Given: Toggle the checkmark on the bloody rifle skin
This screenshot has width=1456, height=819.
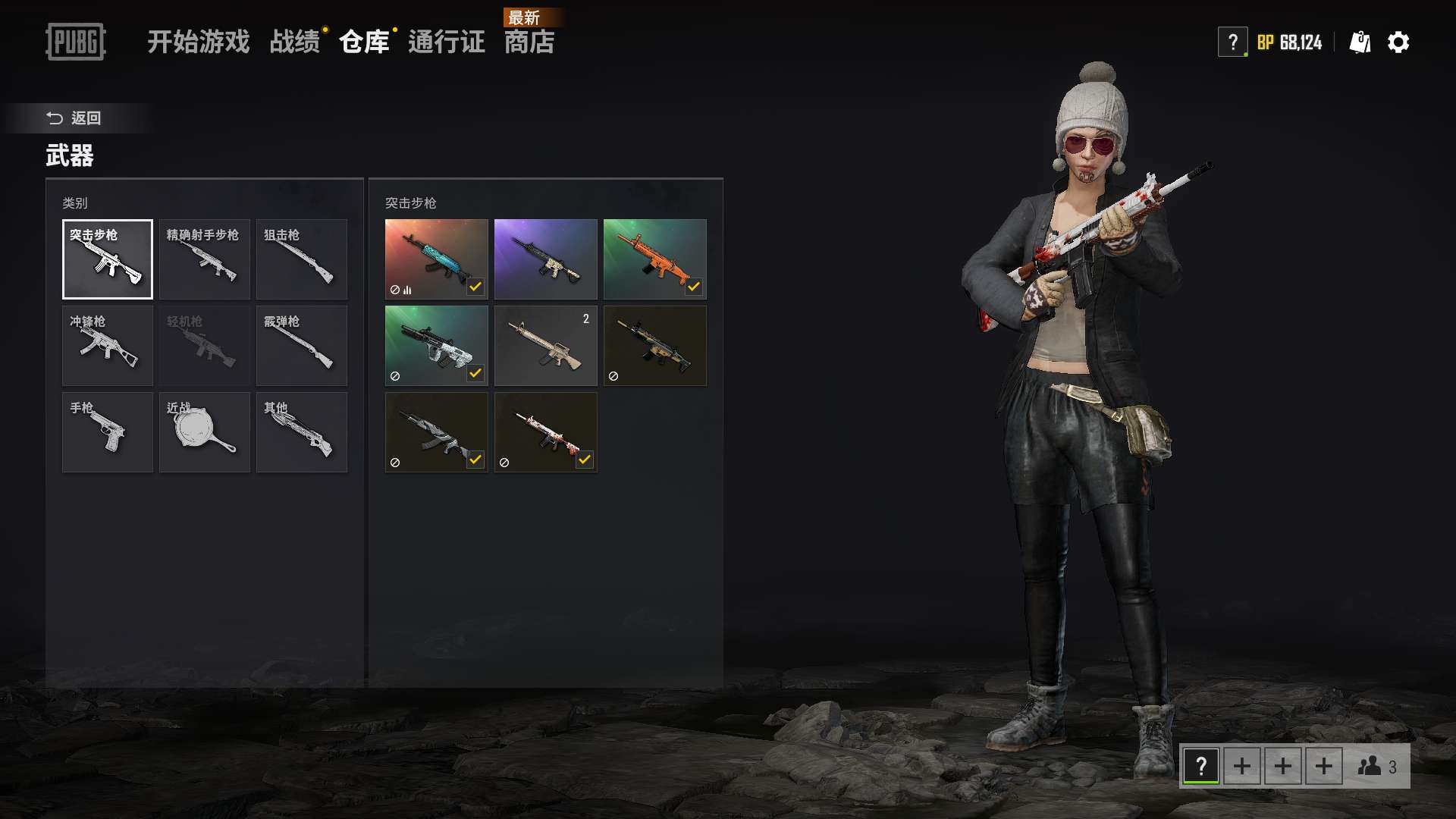Looking at the screenshot, I should 585,459.
